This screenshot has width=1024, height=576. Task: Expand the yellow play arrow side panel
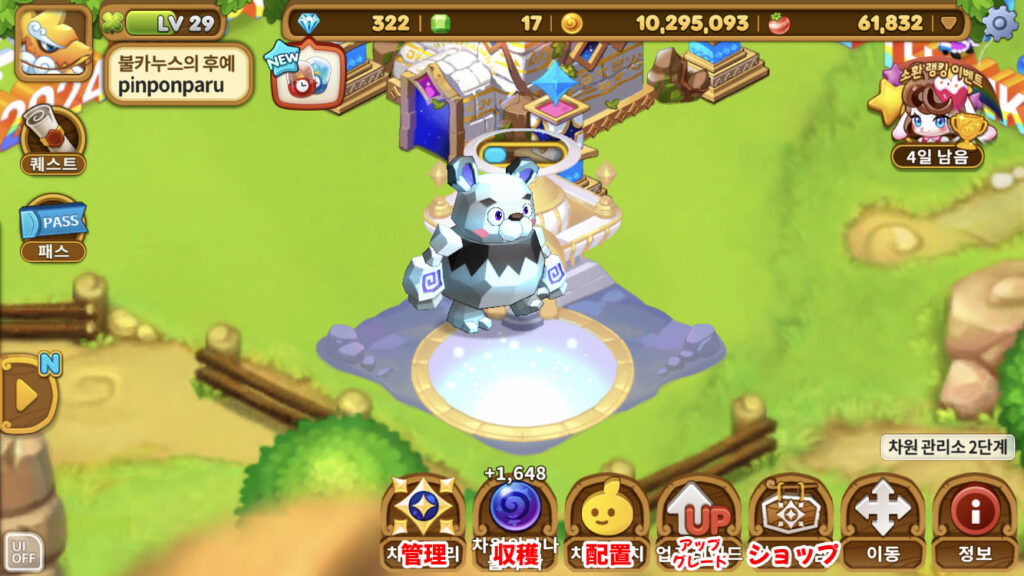tap(26, 393)
